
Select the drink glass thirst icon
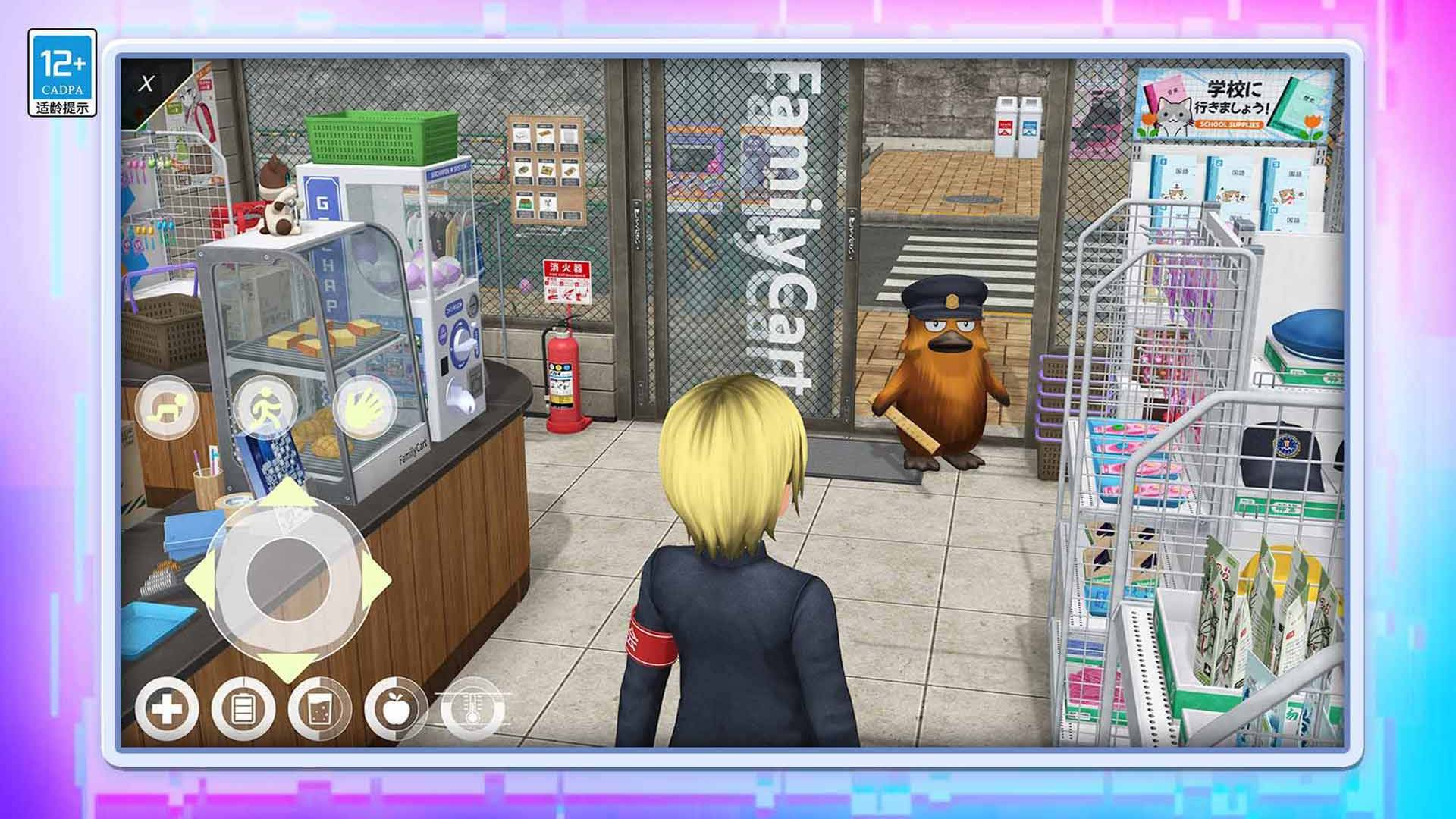[319, 710]
